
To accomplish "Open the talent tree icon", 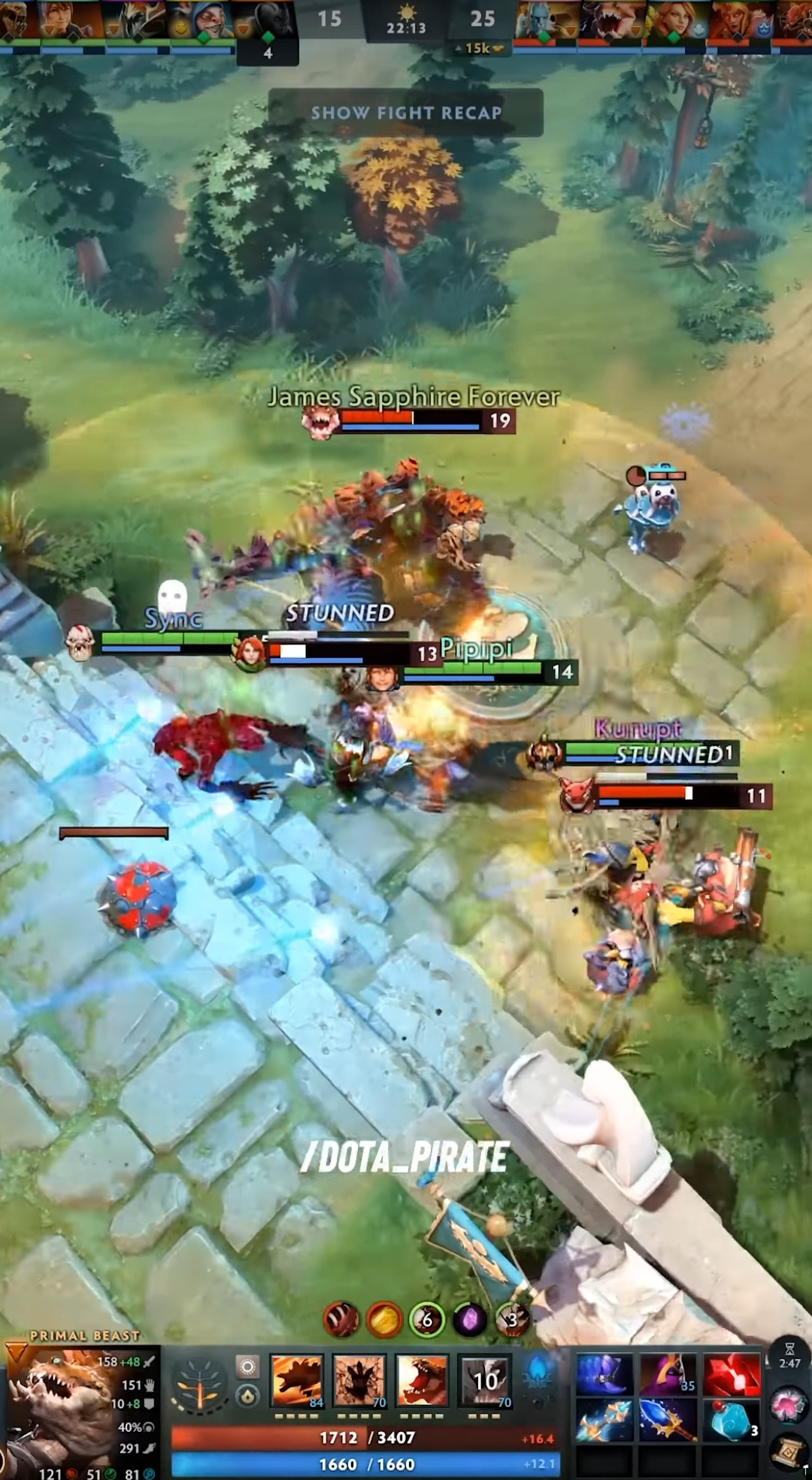I will (198, 1390).
